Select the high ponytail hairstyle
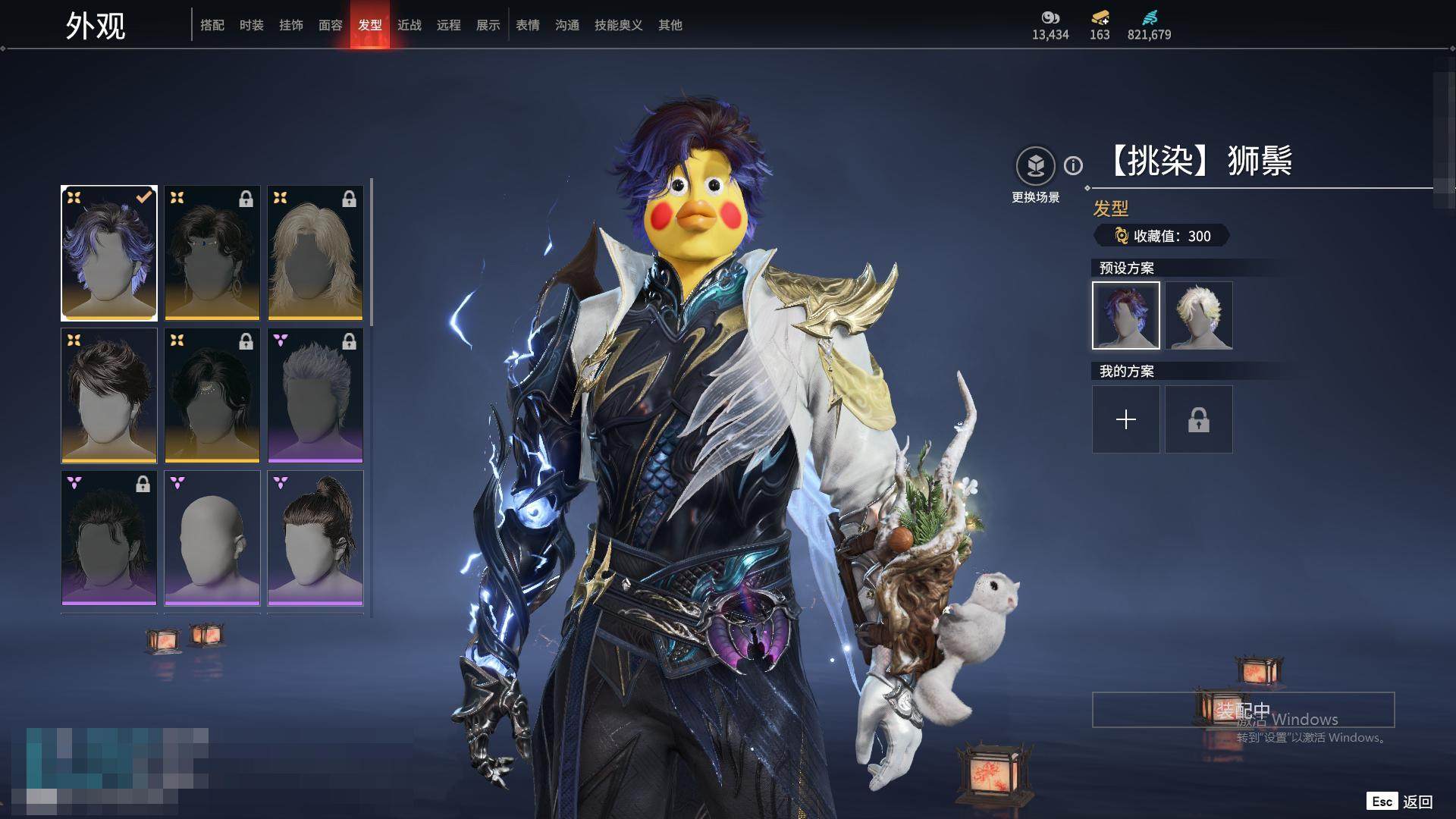Viewport: 1456px width, 819px height. coord(315,538)
